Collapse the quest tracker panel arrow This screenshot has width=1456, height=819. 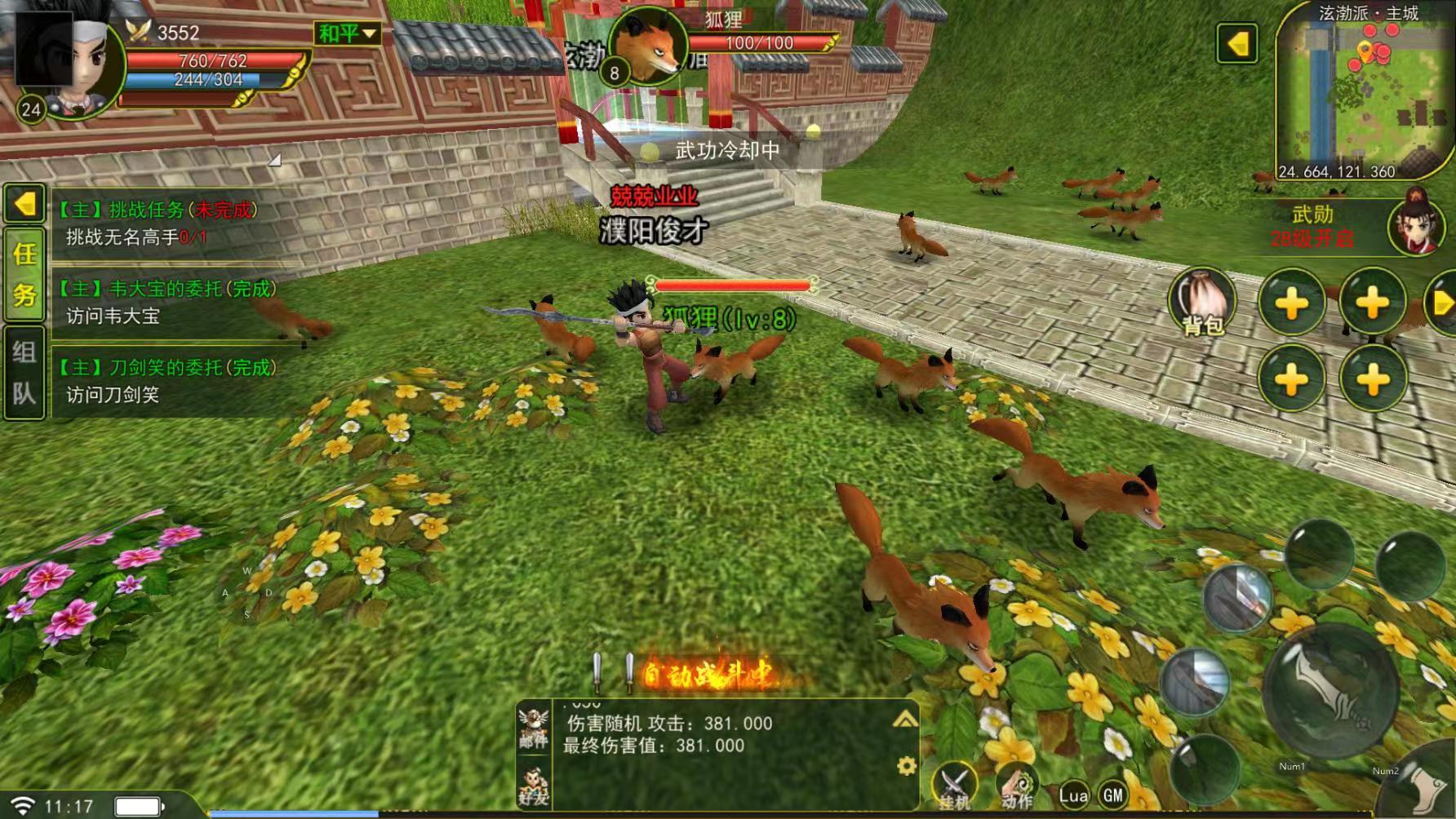coord(24,204)
